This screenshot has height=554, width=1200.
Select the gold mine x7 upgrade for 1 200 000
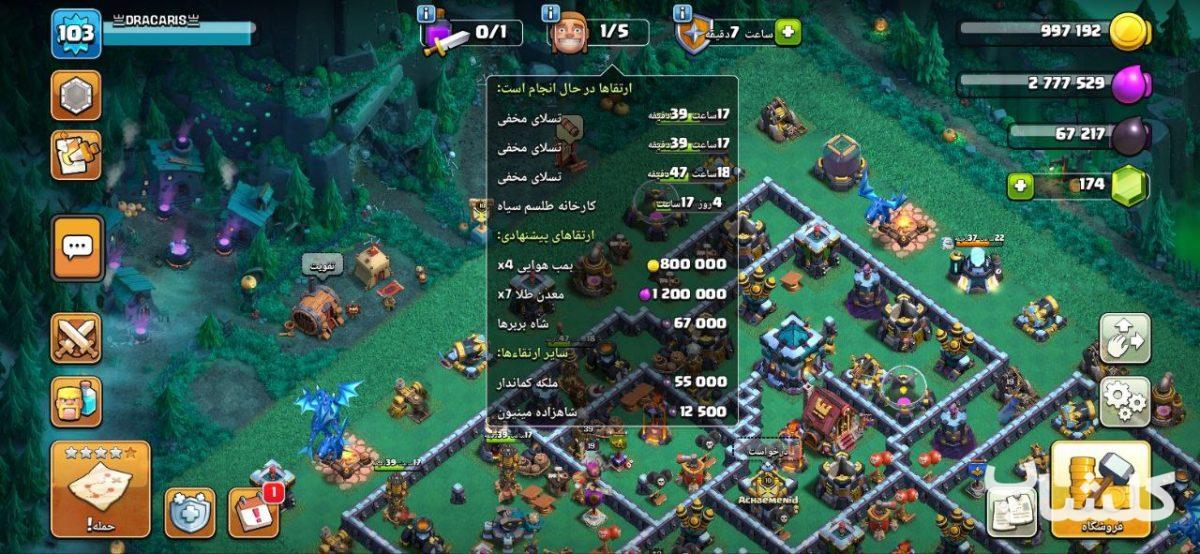click(612, 294)
